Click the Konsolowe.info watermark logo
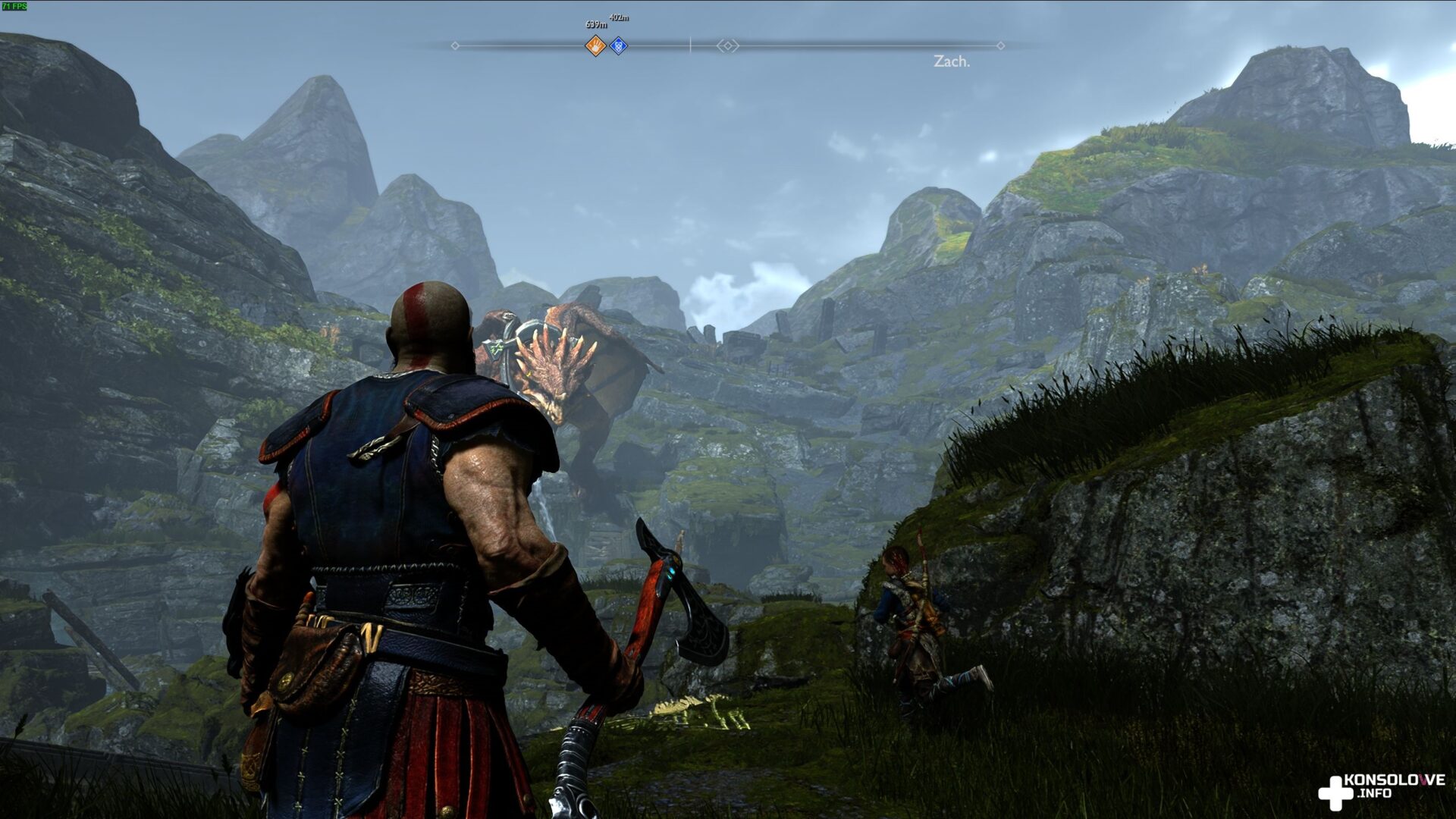 pos(1380,787)
